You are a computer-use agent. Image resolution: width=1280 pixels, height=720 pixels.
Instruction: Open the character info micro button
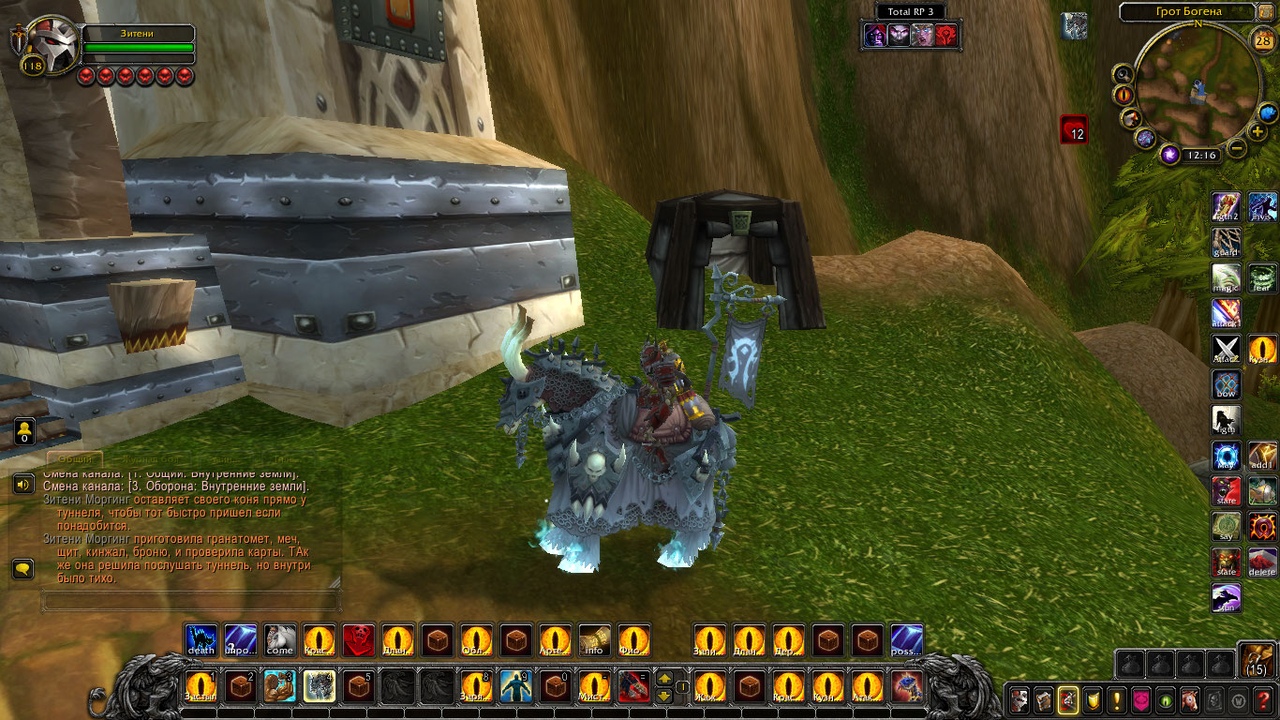pyautogui.click(x=1019, y=700)
